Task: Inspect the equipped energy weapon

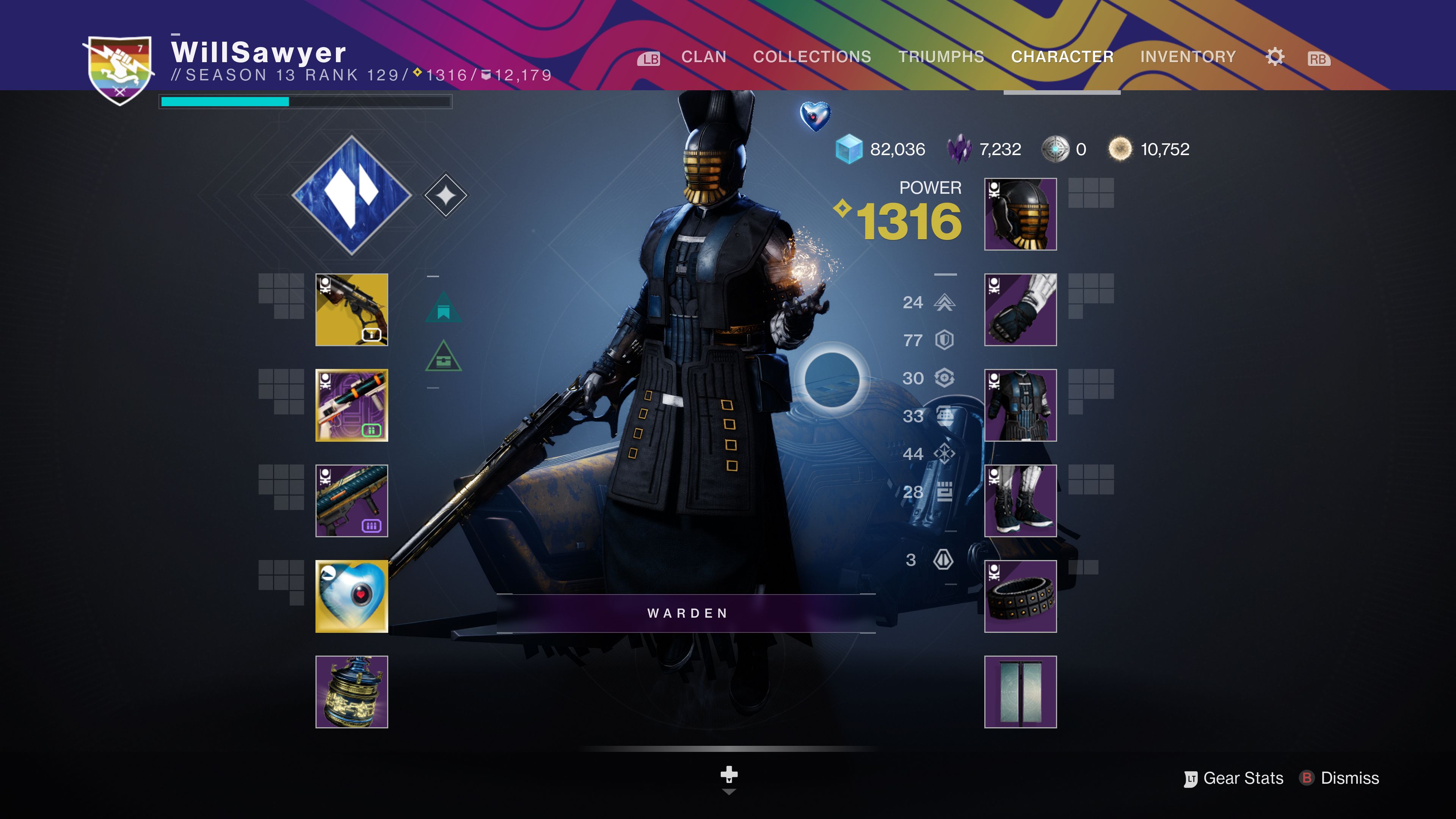Action: 351,405
